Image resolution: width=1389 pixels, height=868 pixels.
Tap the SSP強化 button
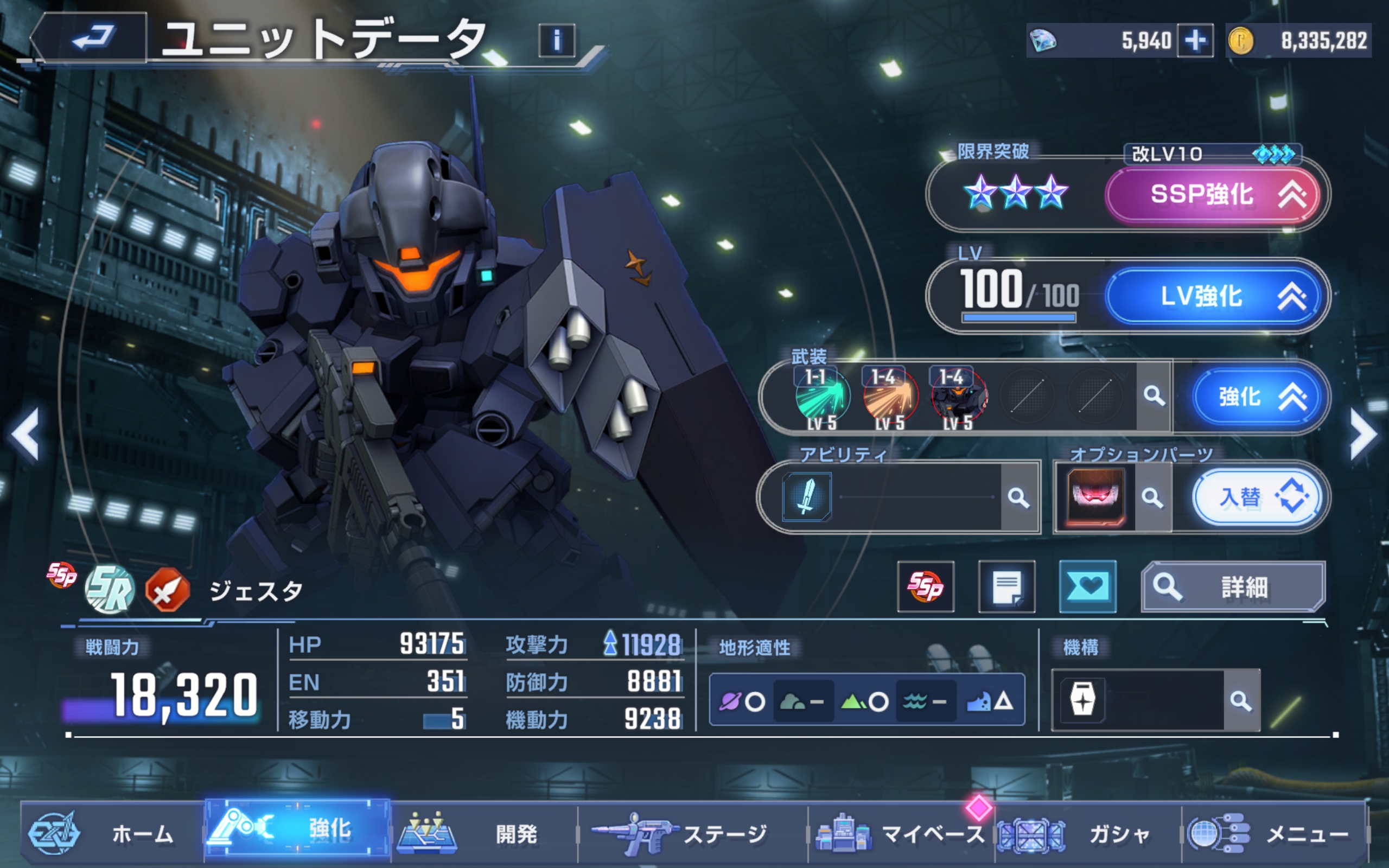(1212, 195)
